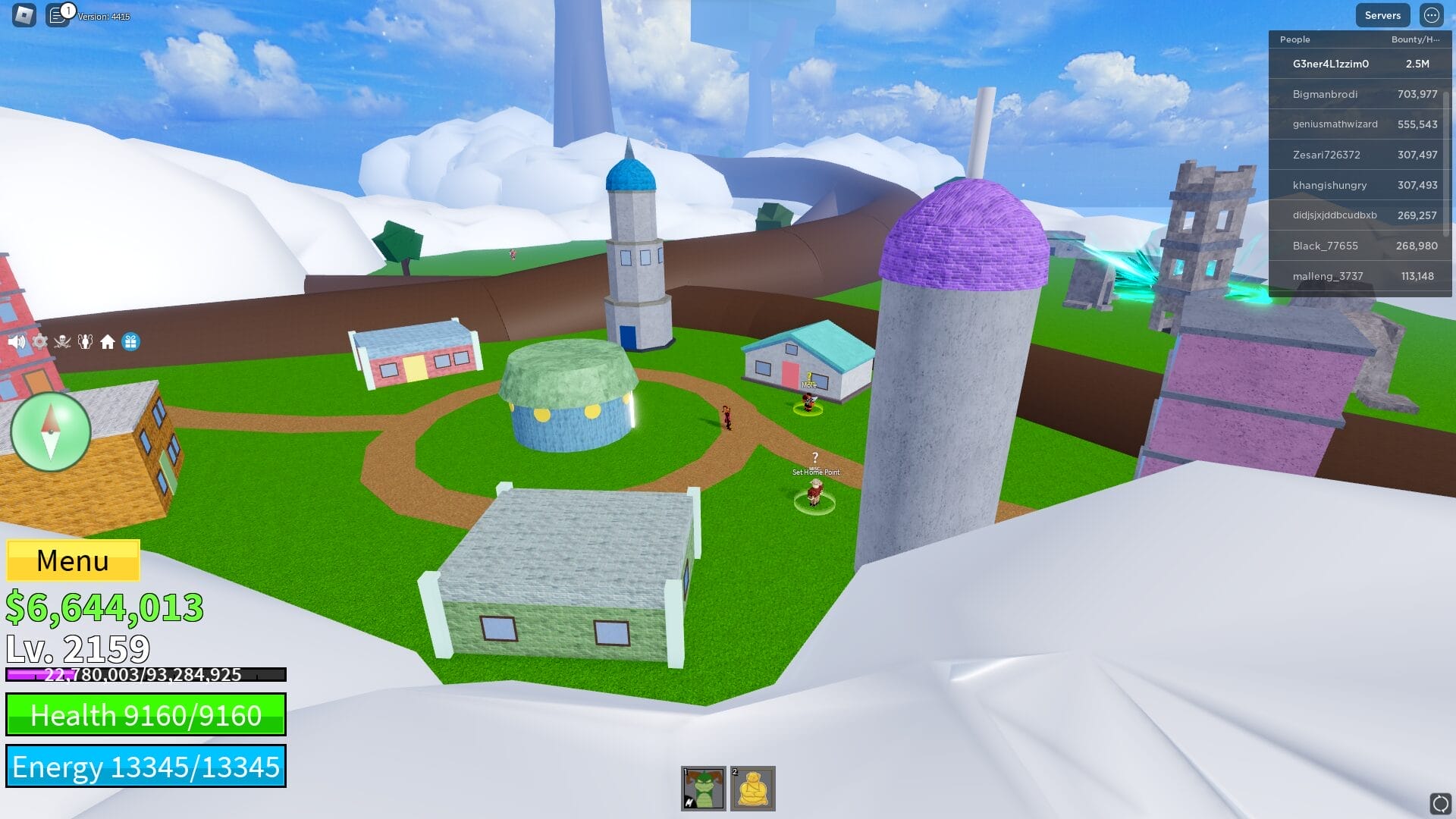The width and height of the screenshot is (1456, 819).
Task: Click the green Health bar
Action: pos(146,714)
